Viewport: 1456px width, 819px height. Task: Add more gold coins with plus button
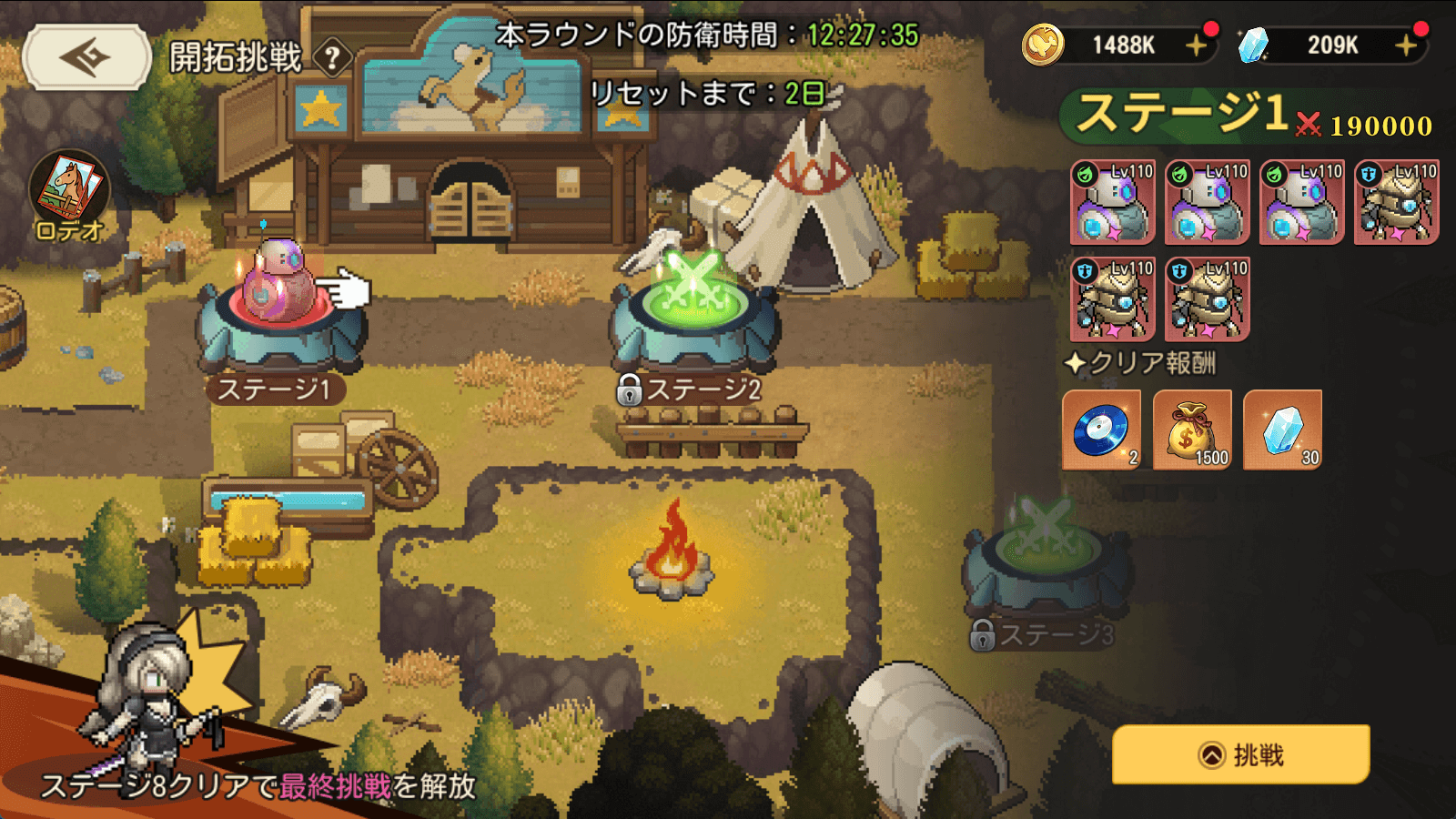(1197, 45)
